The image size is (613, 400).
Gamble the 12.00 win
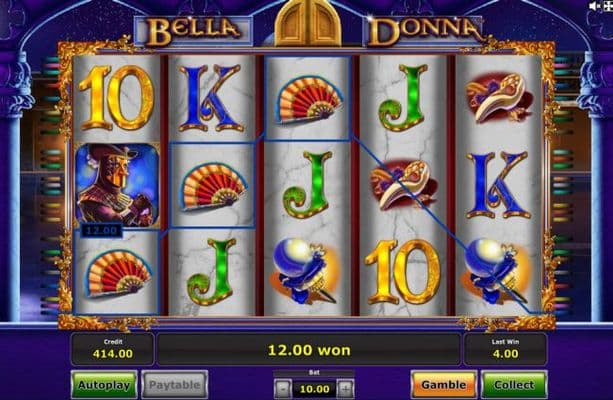(x=443, y=384)
